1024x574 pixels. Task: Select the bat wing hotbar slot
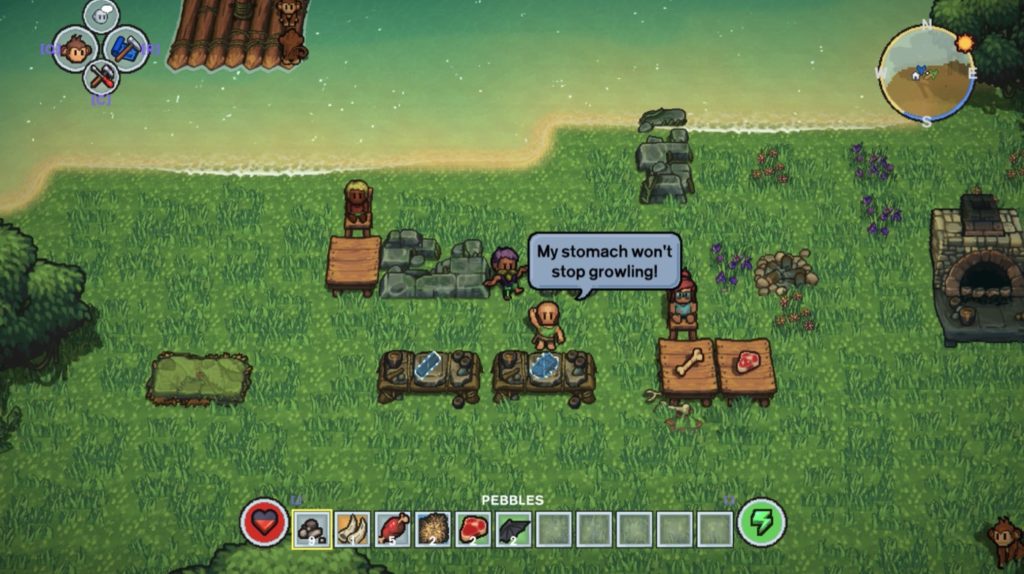click(x=514, y=528)
